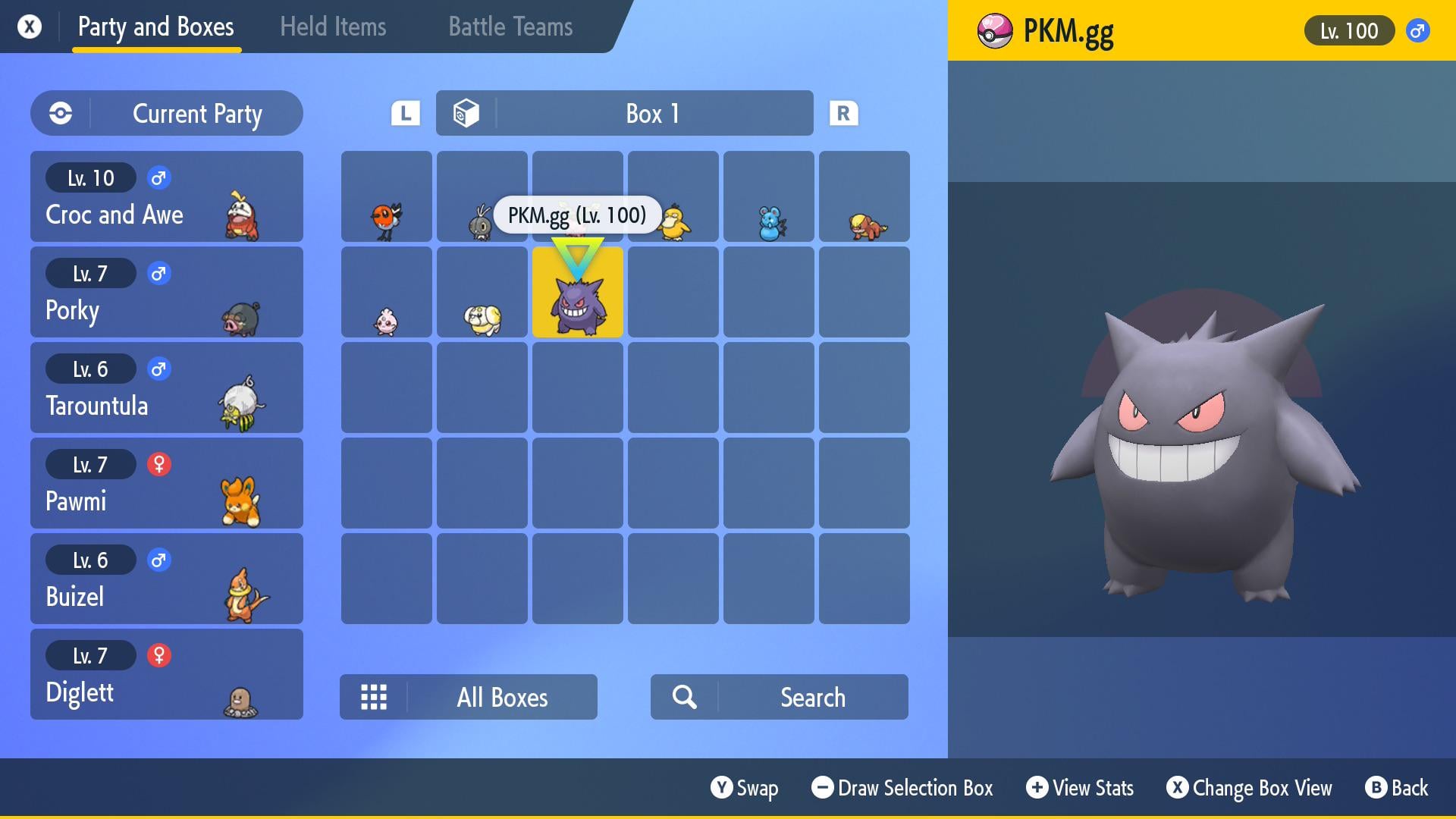Go to the previous box with L arrow
1456x819 pixels.
point(406,114)
